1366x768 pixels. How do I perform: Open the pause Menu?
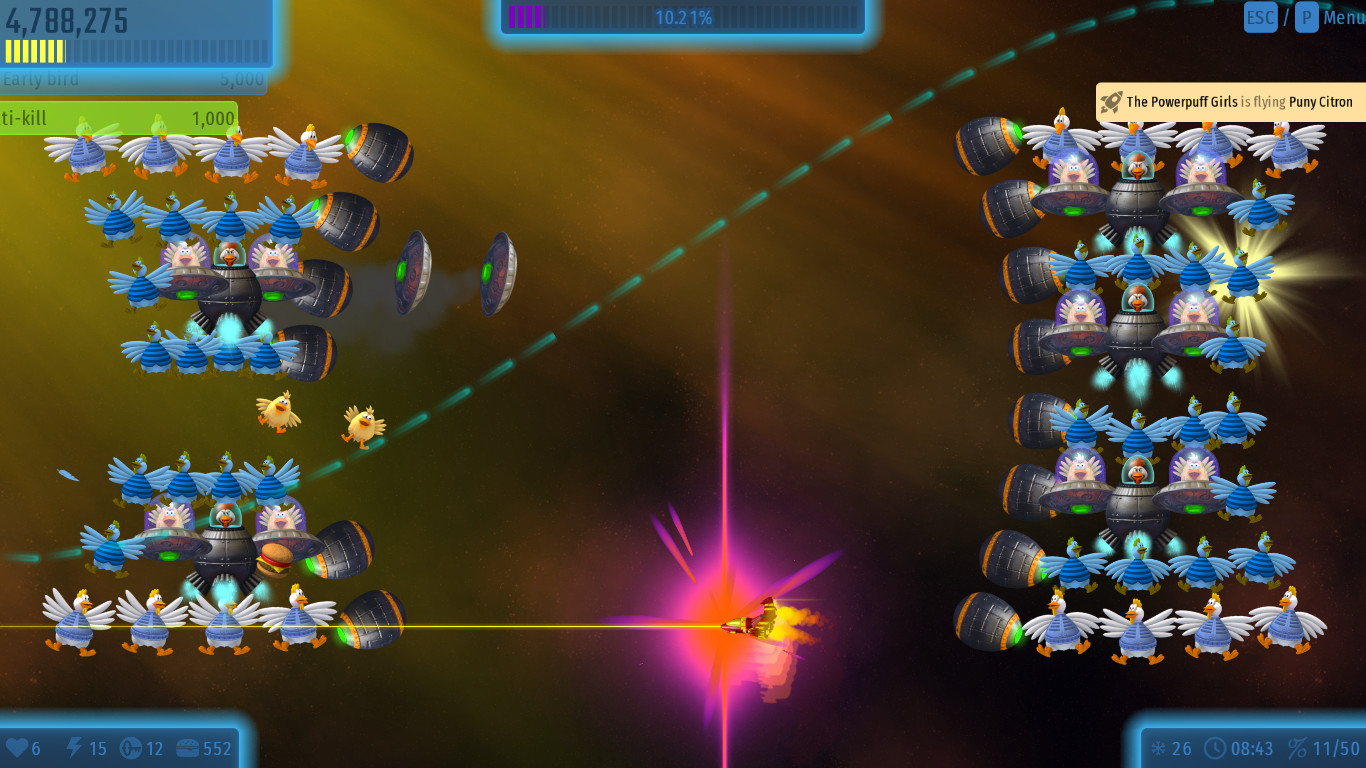point(1342,17)
